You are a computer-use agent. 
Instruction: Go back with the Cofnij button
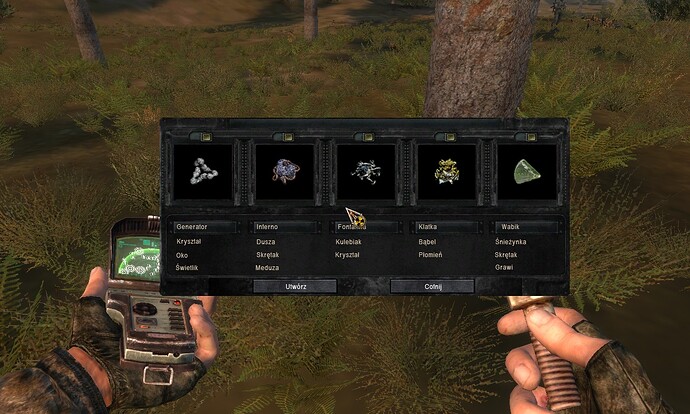[431, 286]
